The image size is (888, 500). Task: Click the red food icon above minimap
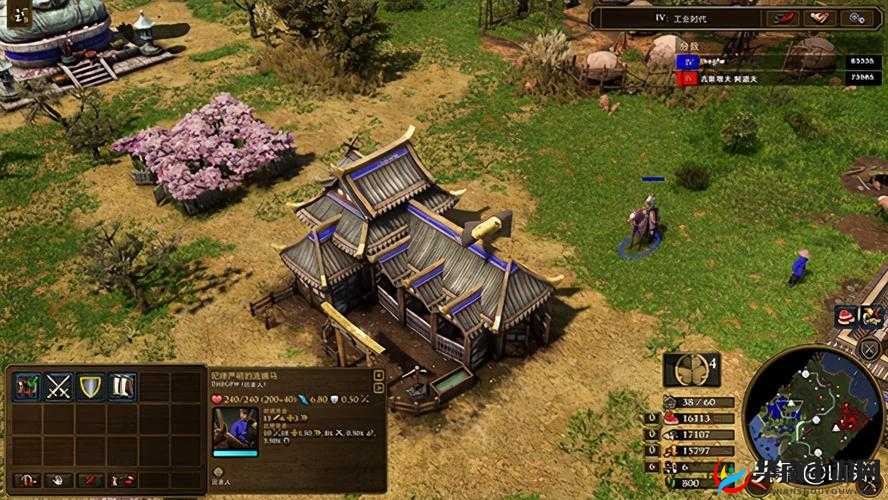[x=847, y=316]
